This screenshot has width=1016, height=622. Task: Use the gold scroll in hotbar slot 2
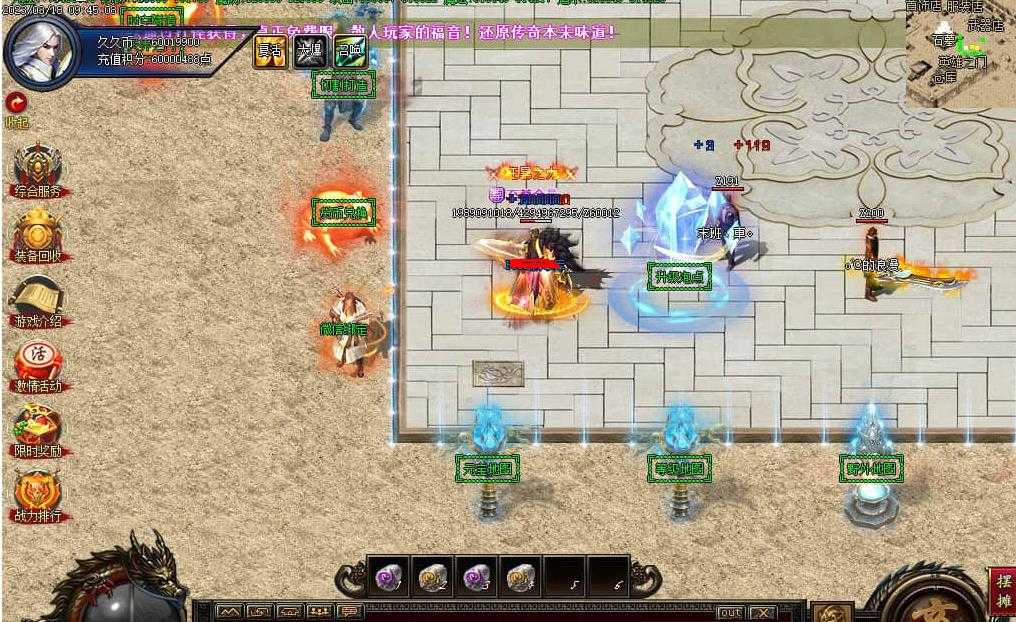[432, 577]
